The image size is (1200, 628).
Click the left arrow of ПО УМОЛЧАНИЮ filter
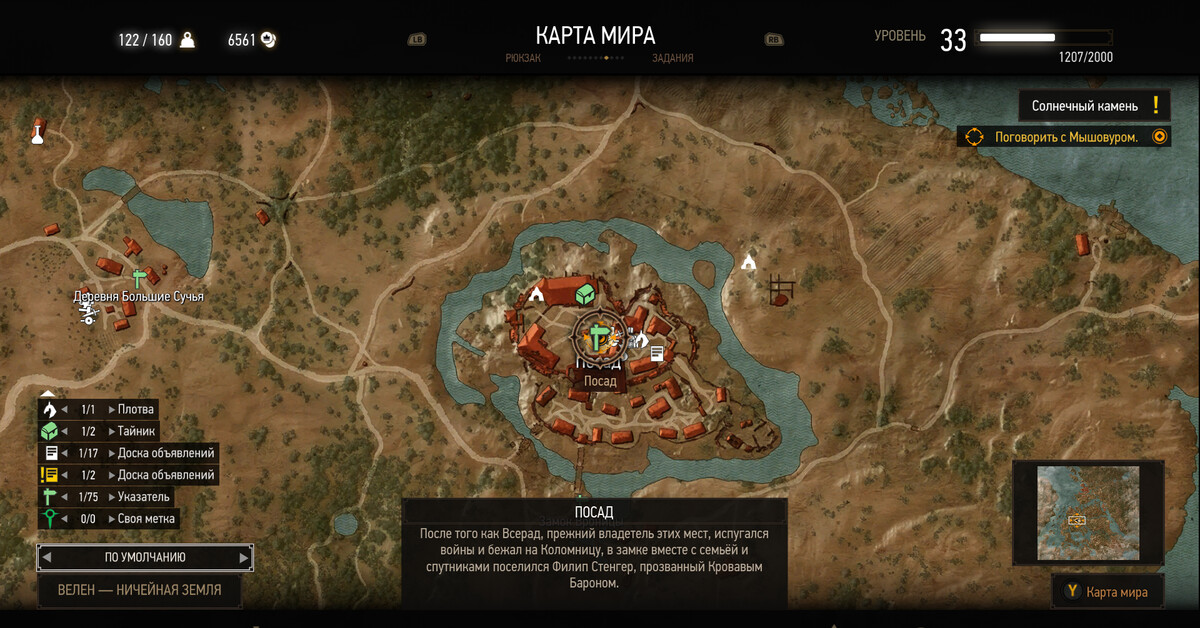tap(47, 557)
